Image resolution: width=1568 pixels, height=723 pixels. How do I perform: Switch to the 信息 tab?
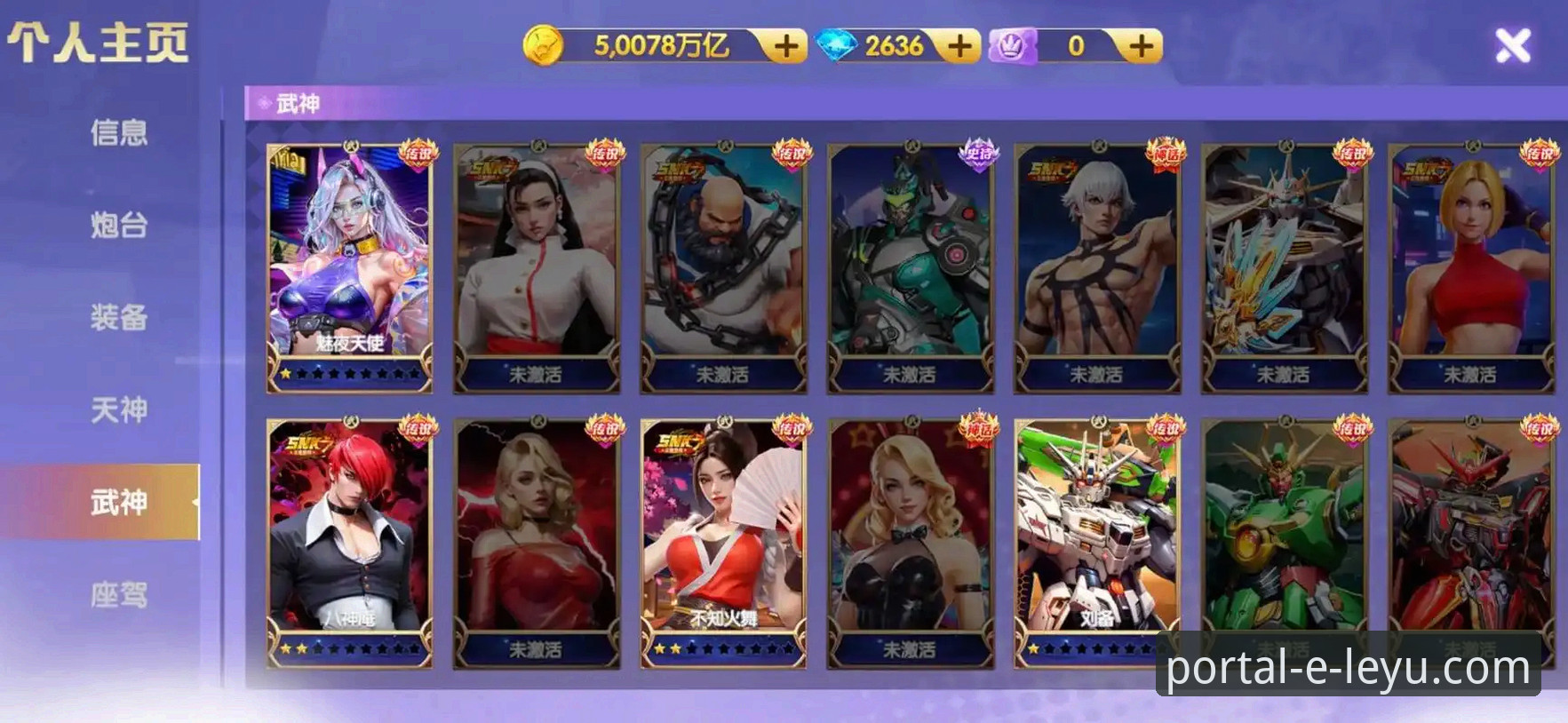118,133
